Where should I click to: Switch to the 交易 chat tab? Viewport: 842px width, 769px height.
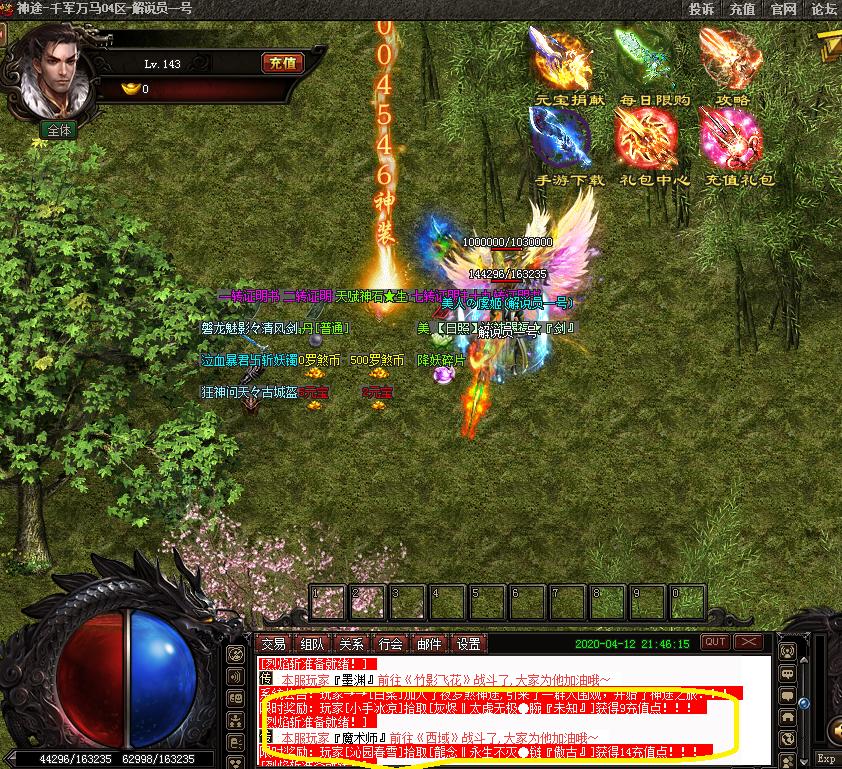pos(273,644)
